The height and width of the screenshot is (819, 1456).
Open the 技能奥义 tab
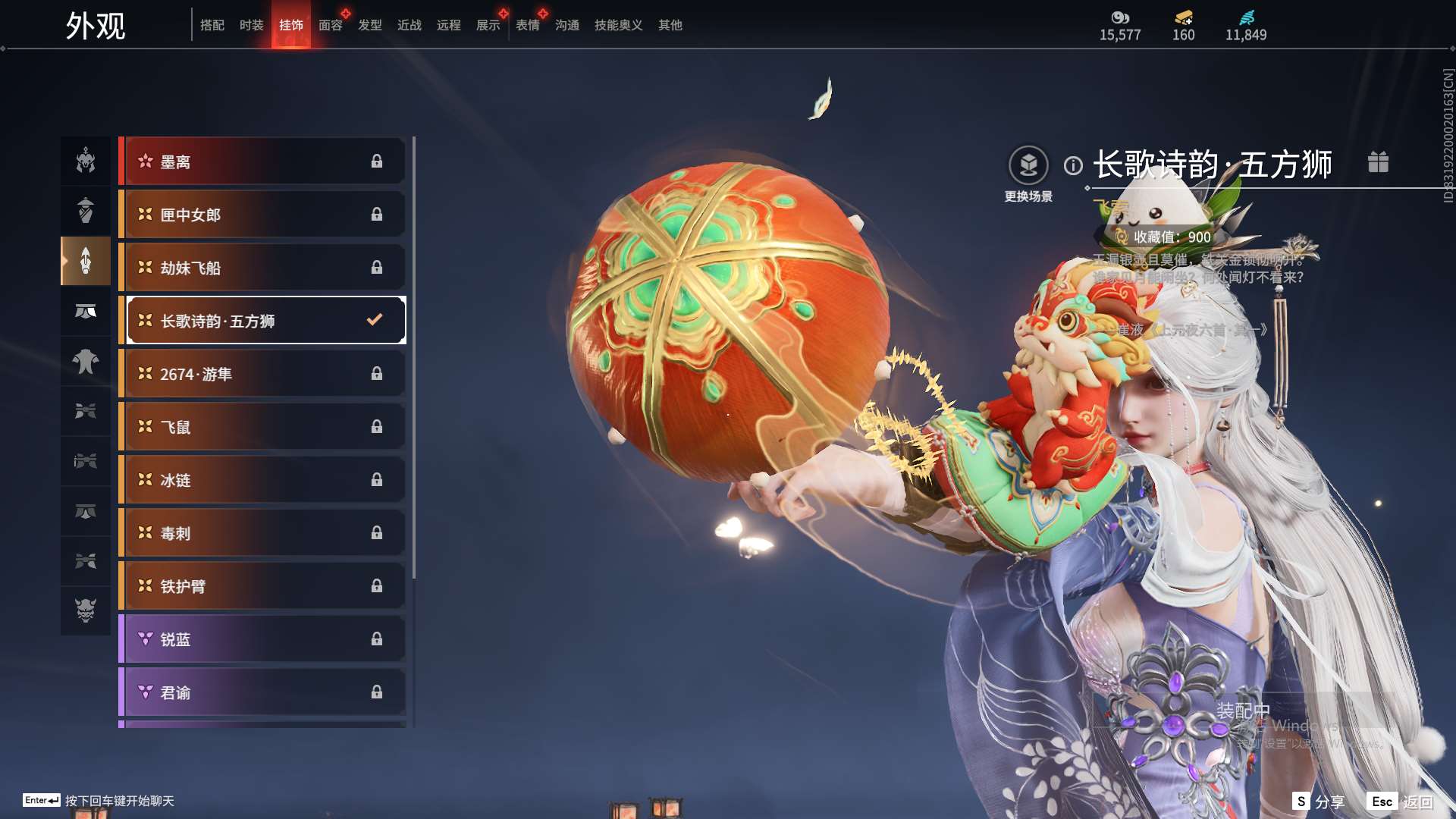click(619, 25)
